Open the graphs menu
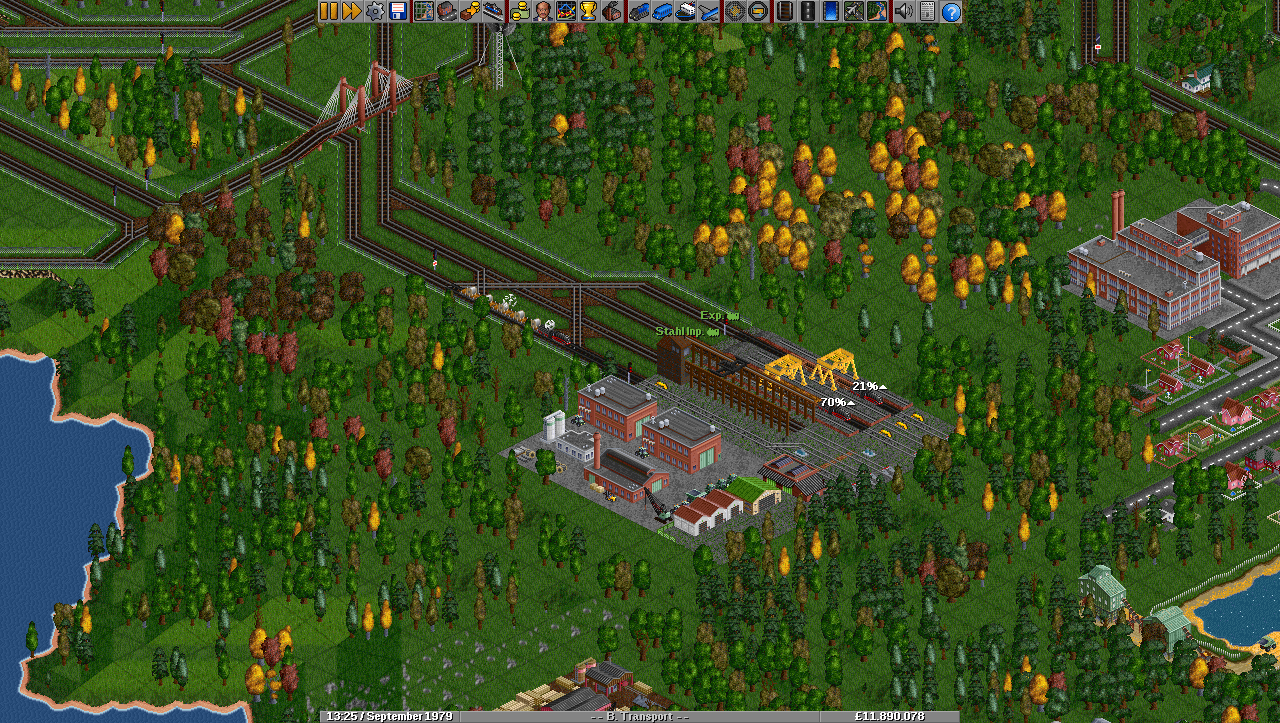Screen dimensions: 1280x723 pos(565,11)
